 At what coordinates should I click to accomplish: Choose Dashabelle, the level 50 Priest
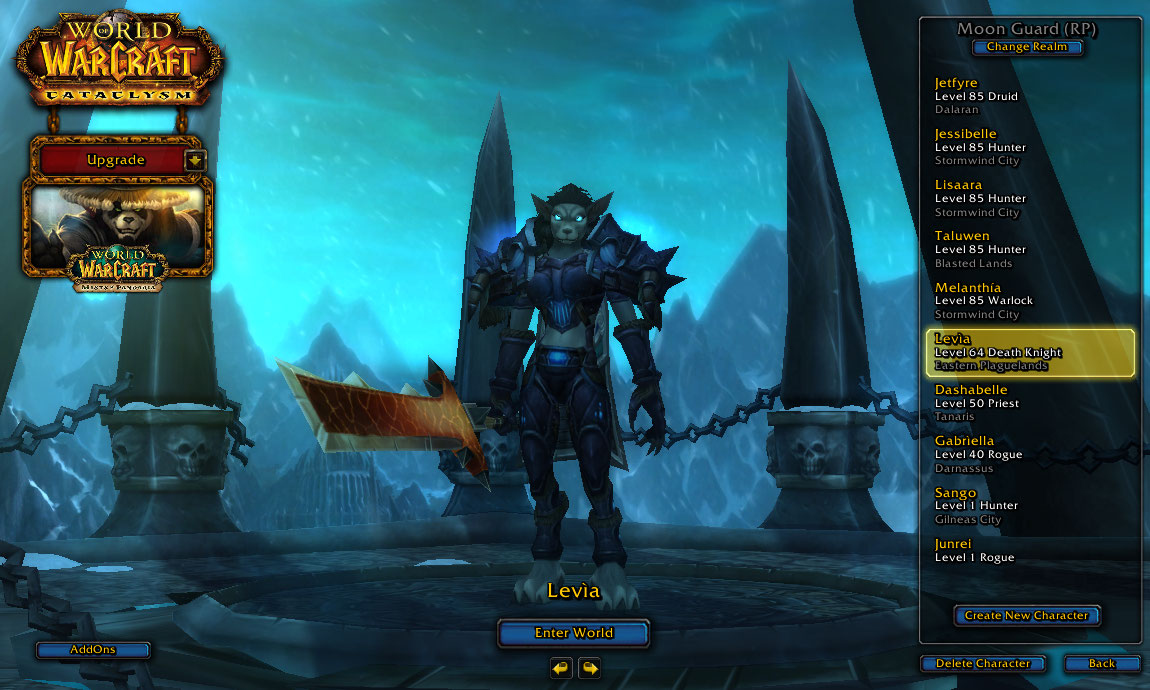(1030, 403)
